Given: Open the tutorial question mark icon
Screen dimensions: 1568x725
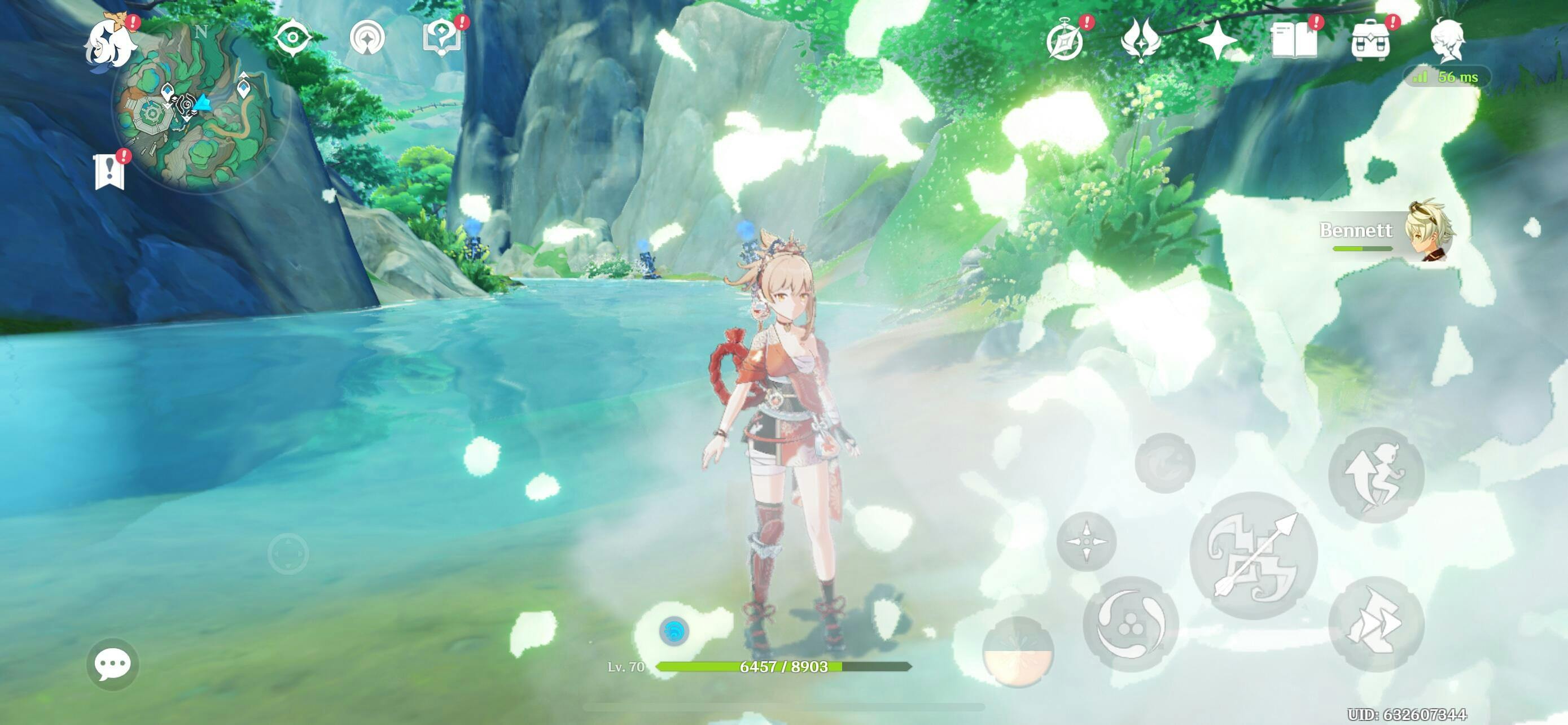Looking at the screenshot, I should [x=442, y=37].
